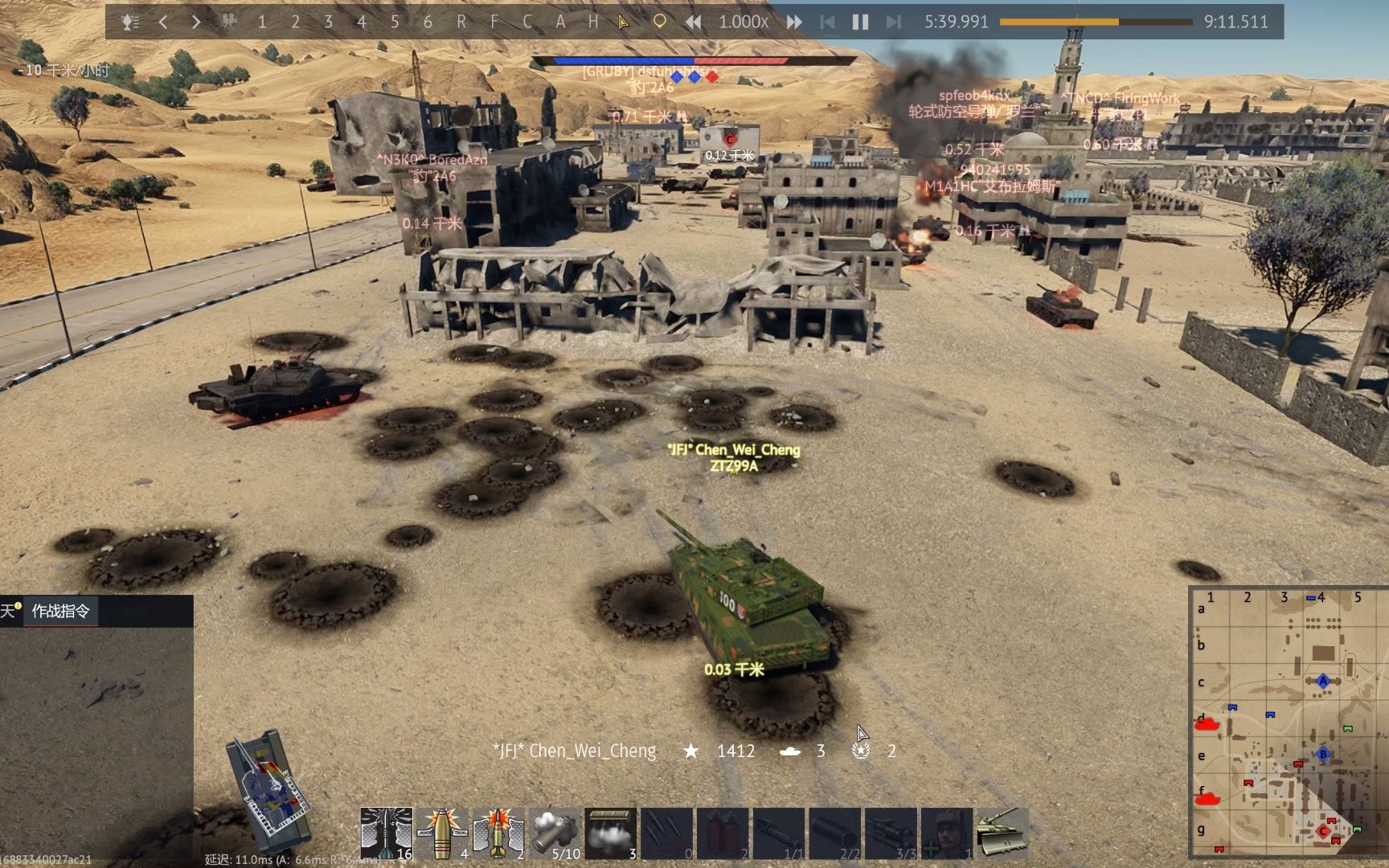Open the replay scoreboard trophy icon
Image resolution: width=1389 pixels, height=868 pixels.
[129, 22]
